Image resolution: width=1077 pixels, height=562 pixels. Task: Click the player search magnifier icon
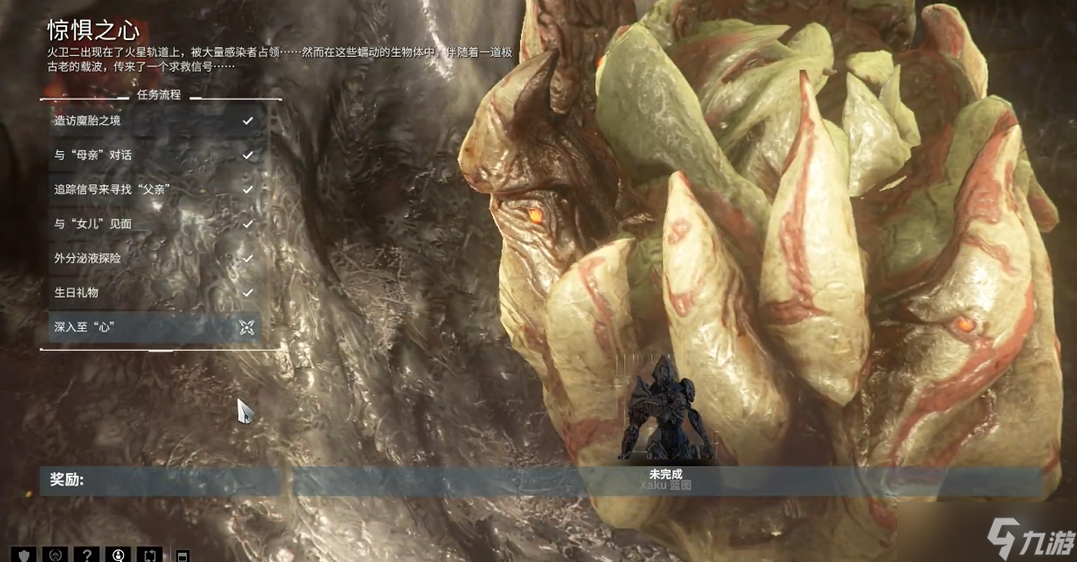coord(119,554)
